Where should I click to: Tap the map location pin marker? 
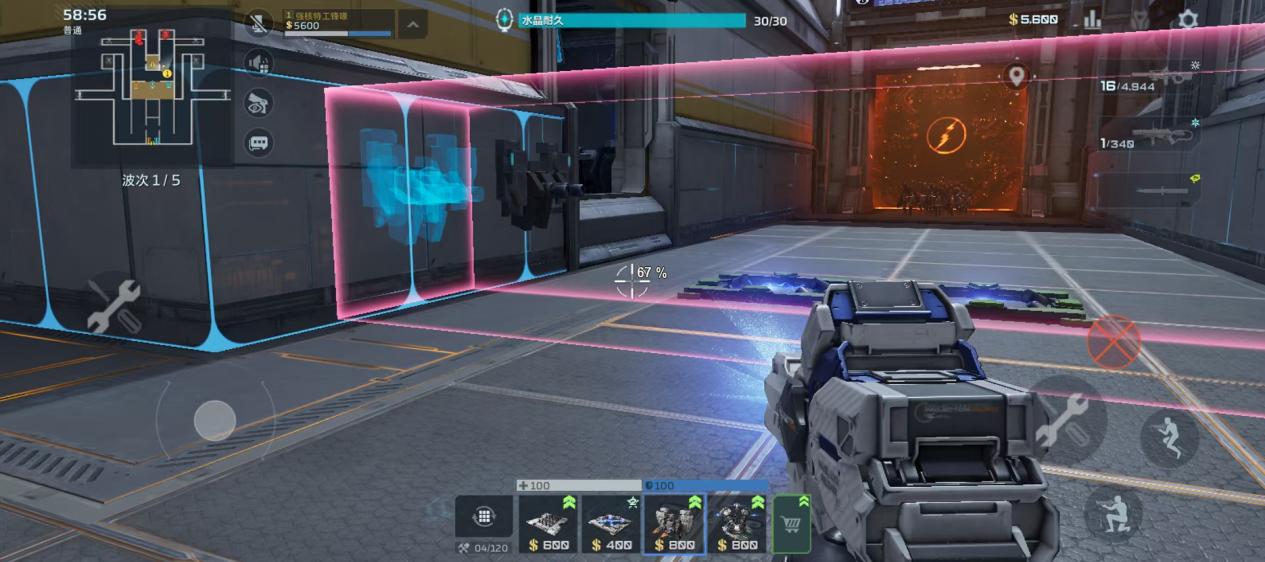pyautogui.click(x=1017, y=76)
